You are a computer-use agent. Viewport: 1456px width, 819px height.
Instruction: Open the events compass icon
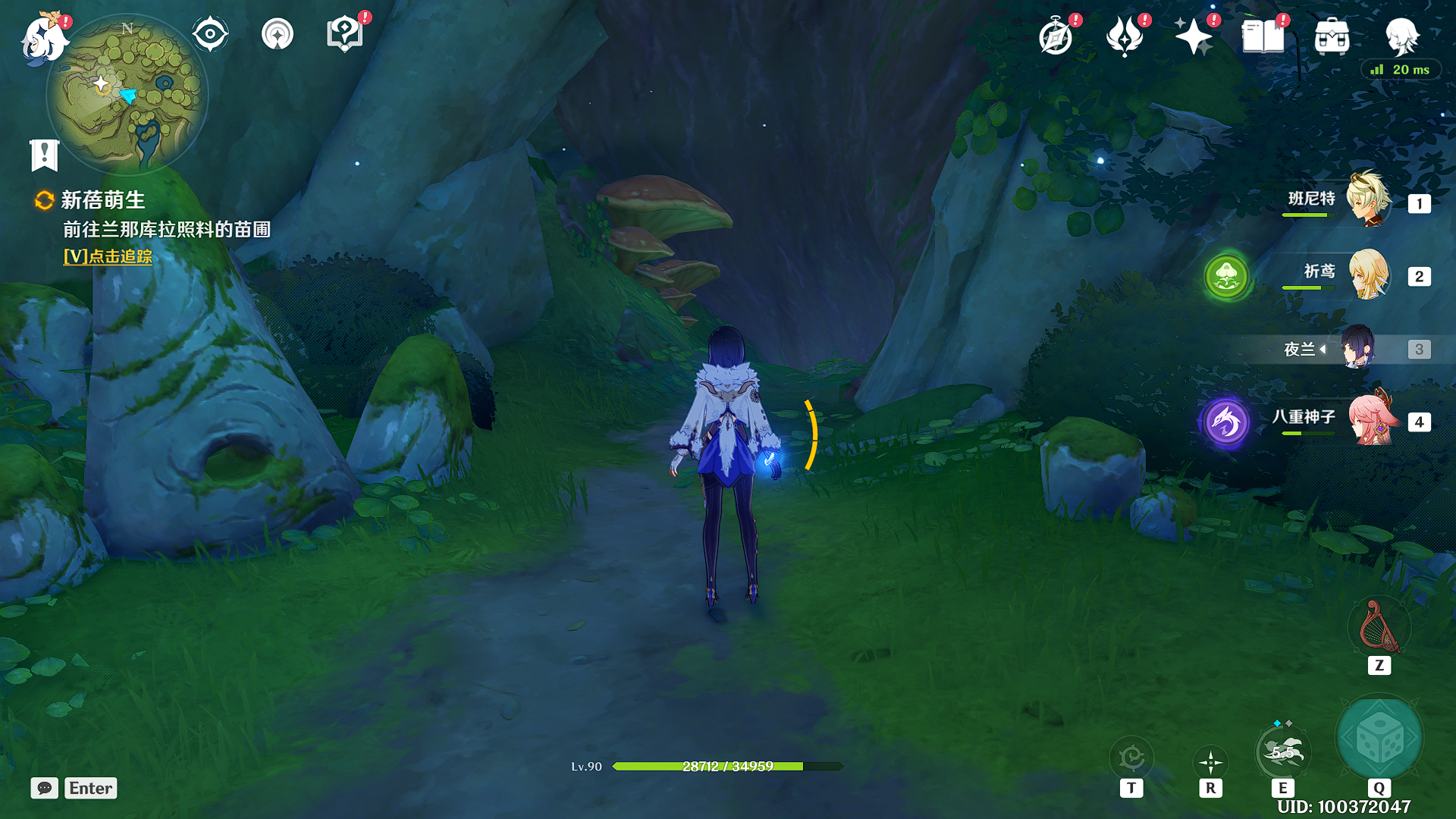pyautogui.click(x=1056, y=36)
